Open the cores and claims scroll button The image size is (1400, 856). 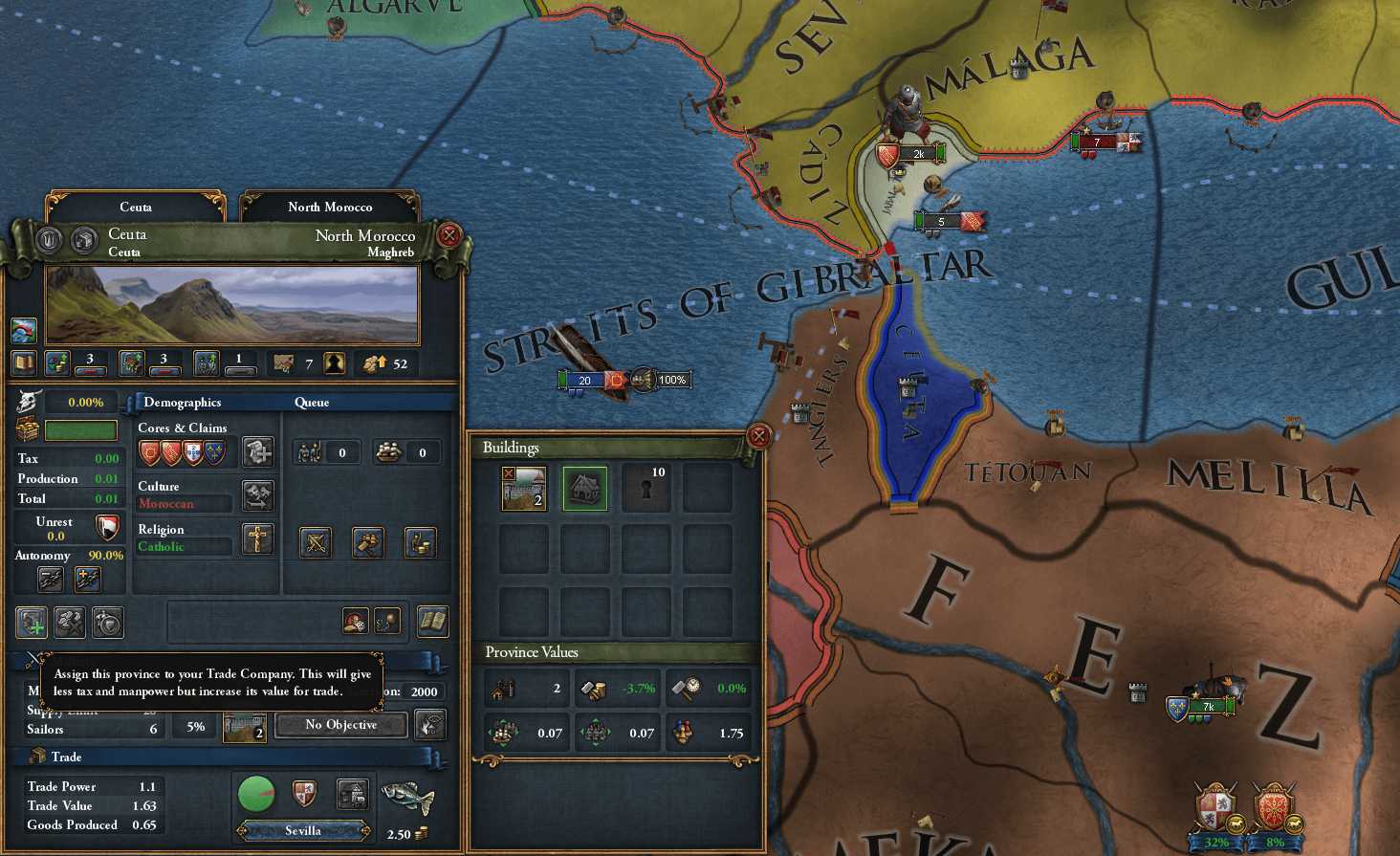(257, 450)
